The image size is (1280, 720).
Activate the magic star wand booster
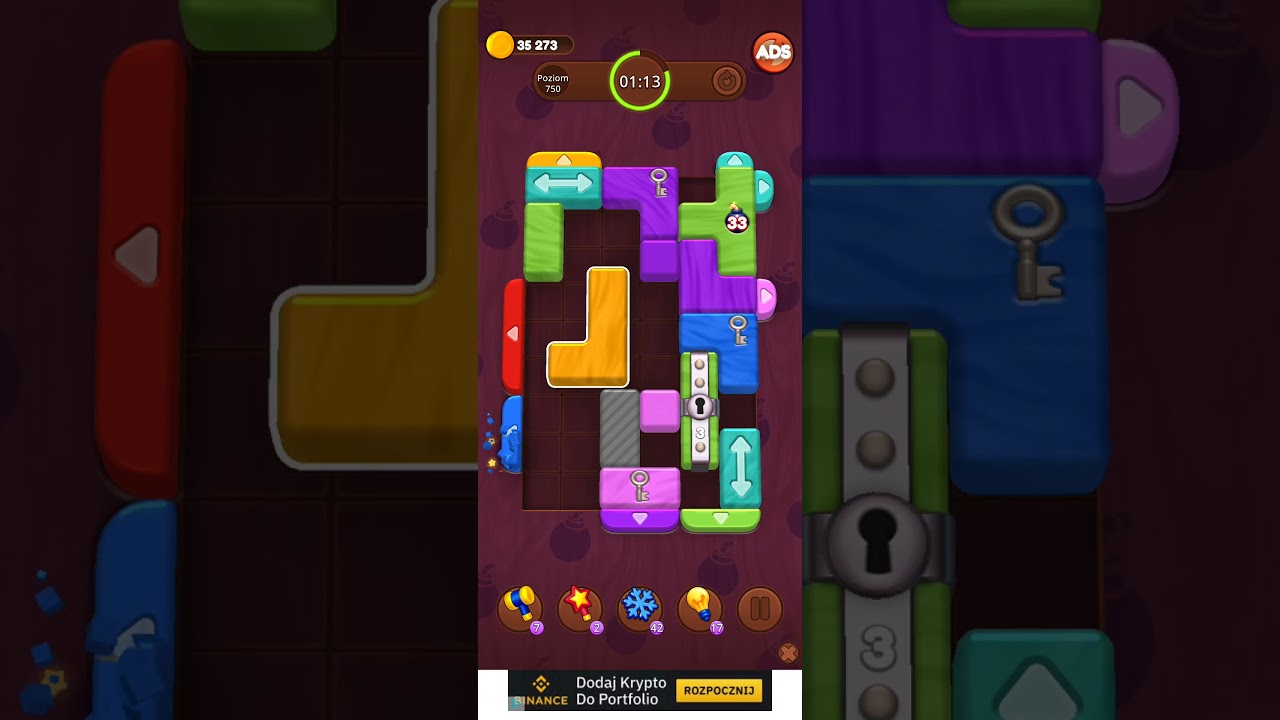coord(582,605)
